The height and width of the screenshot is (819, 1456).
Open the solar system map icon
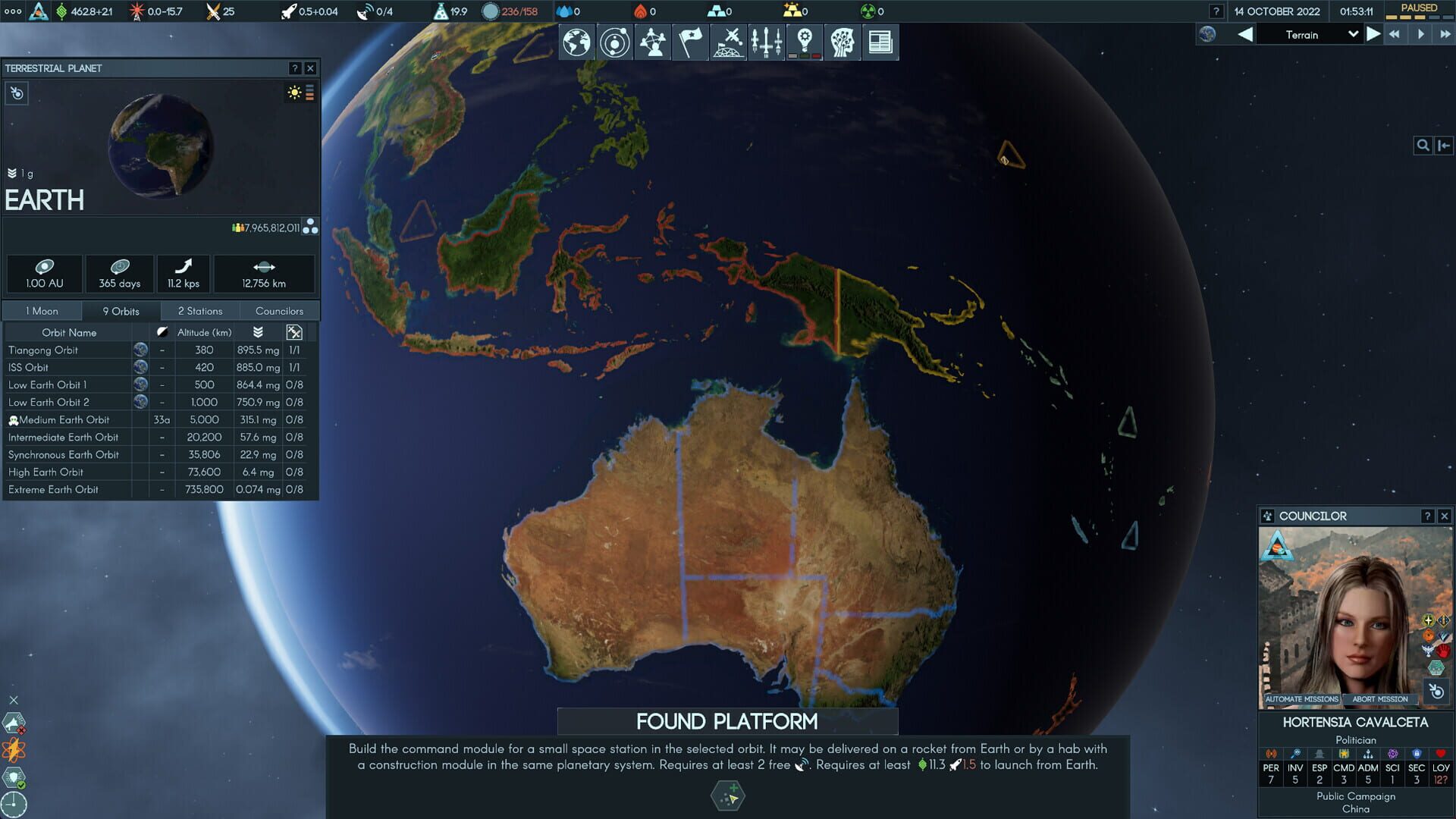pos(614,42)
